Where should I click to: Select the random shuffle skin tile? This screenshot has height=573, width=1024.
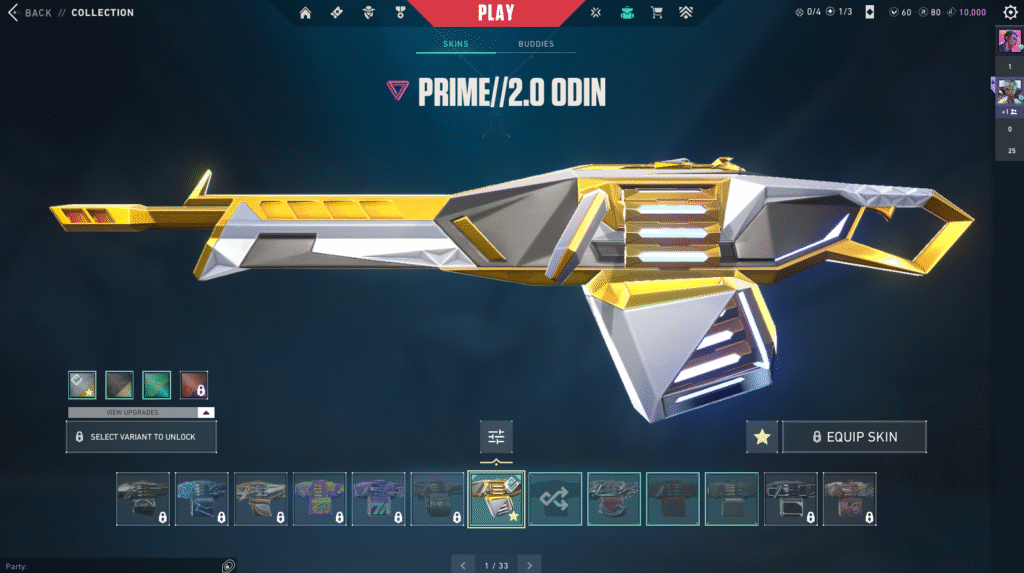pyautogui.click(x=555, y=498)
